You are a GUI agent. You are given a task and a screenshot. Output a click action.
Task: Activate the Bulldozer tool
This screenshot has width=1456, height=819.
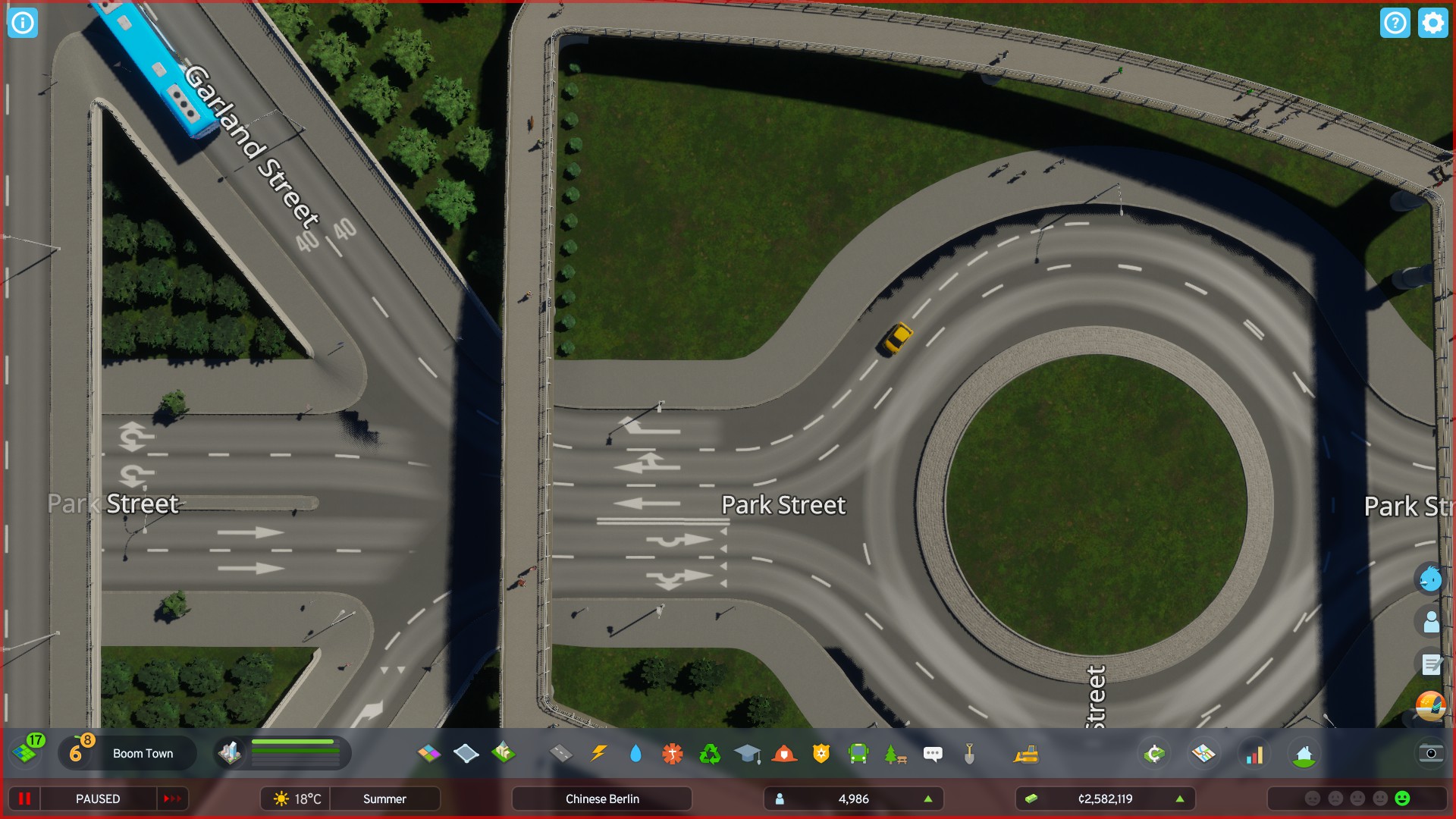click(x=1026, y=754)
